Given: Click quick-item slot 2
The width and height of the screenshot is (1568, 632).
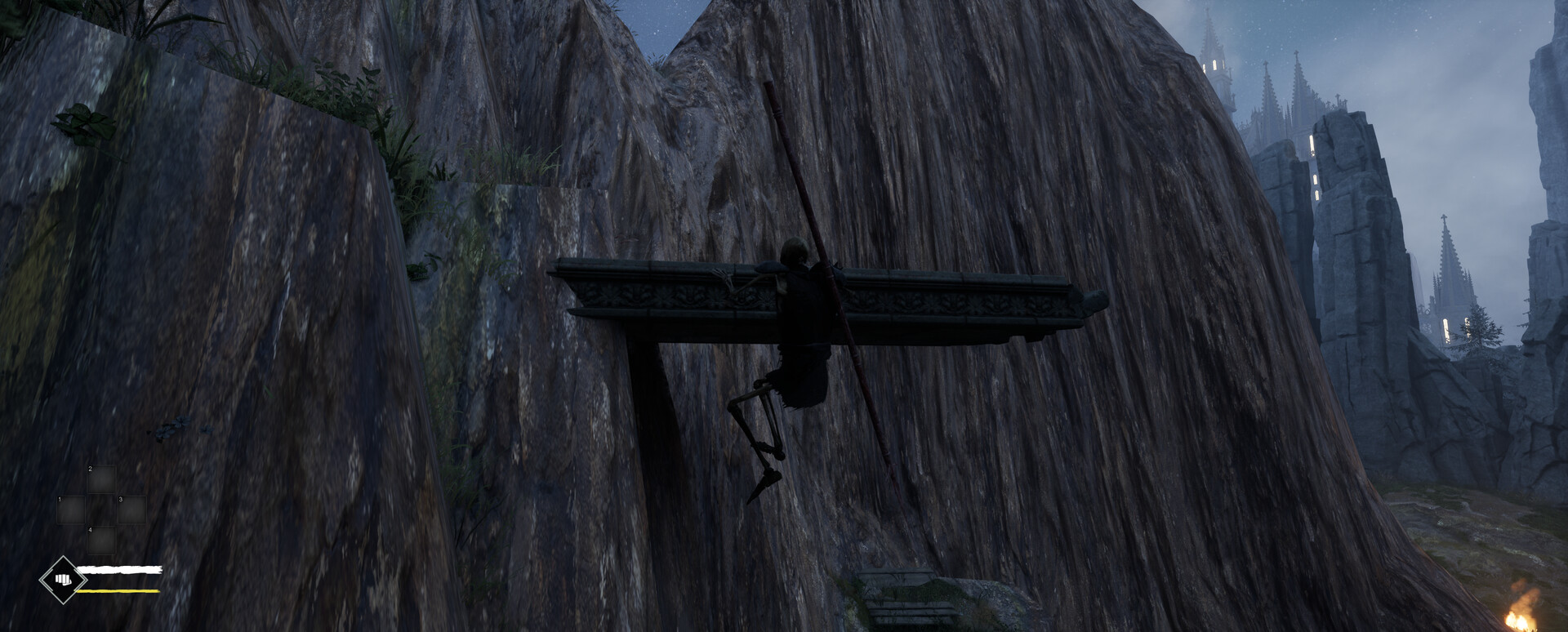Looking at the screenshot, I should (x=102, y=478).
